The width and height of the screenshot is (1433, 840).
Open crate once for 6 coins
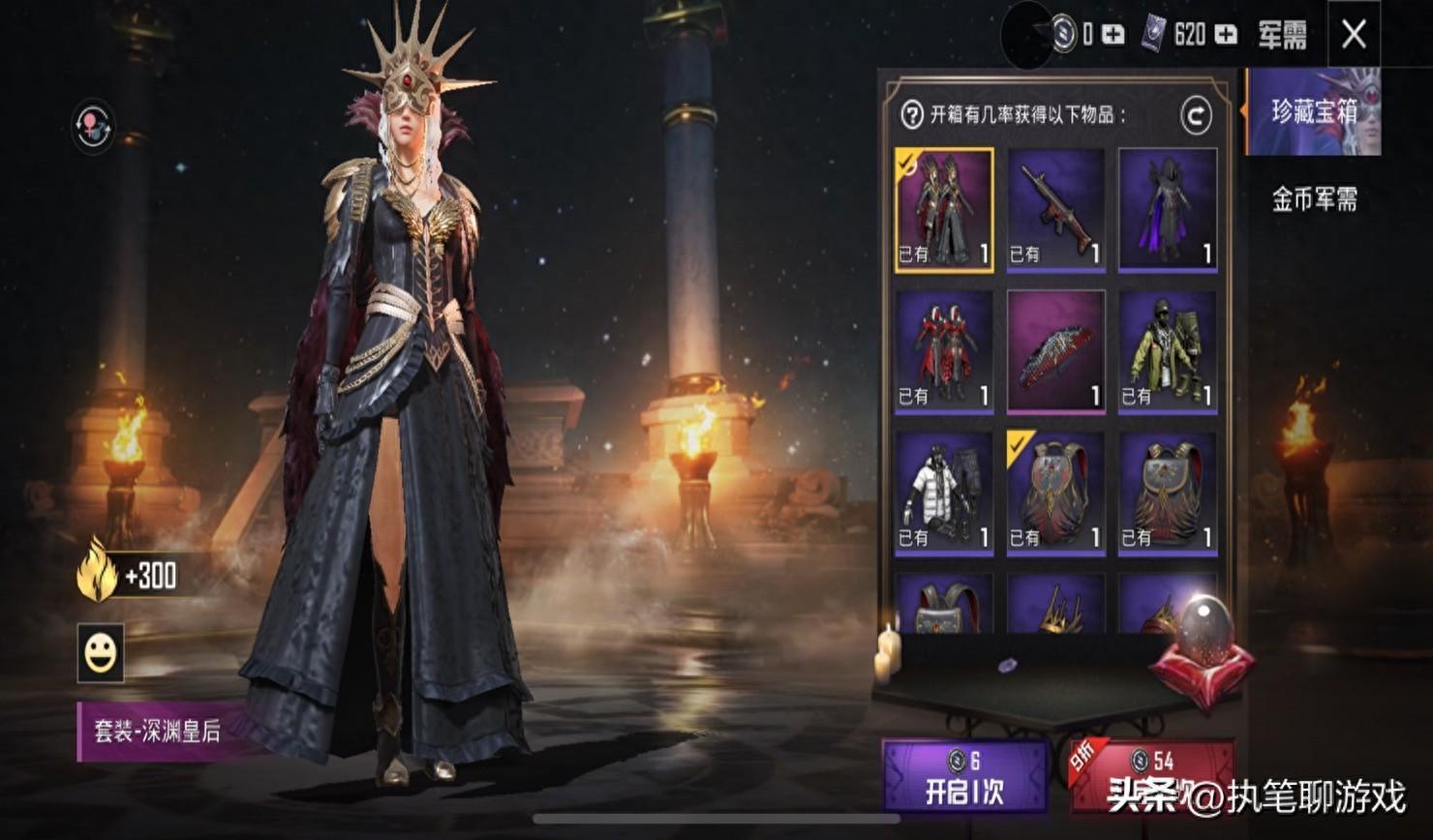(x=964, y=778)
